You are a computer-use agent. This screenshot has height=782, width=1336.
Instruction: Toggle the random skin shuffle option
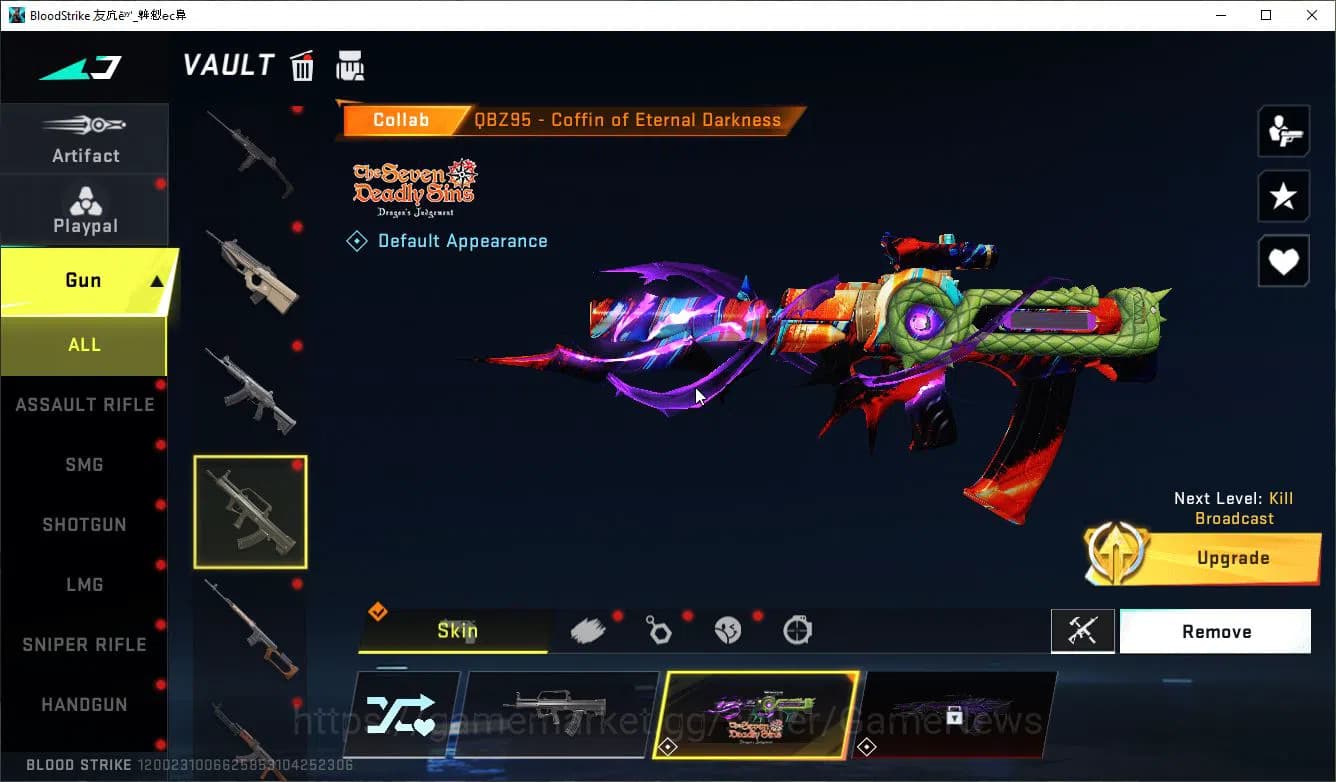point(403,714)
